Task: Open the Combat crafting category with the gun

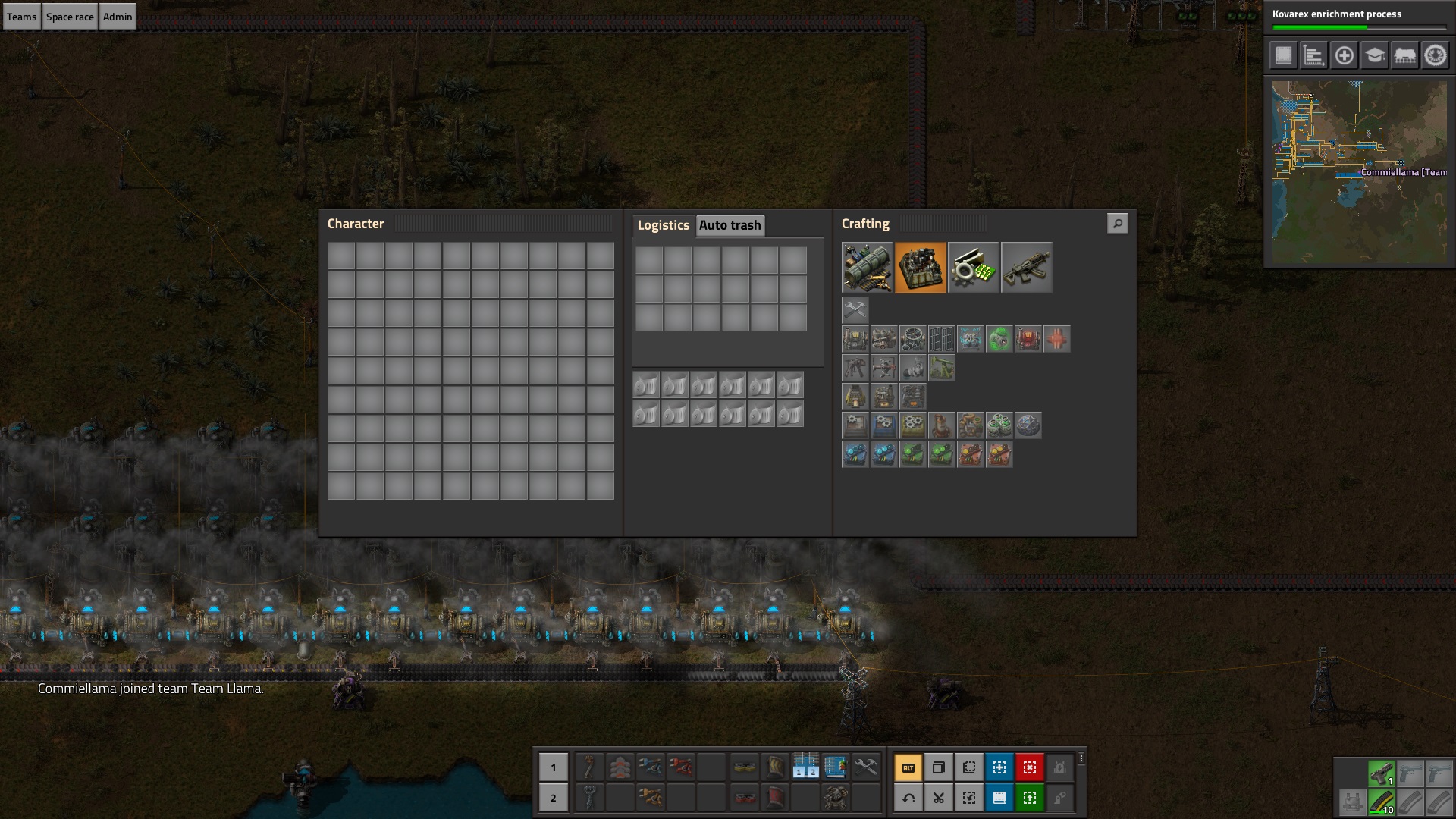Action: (x=1026, y=268)
